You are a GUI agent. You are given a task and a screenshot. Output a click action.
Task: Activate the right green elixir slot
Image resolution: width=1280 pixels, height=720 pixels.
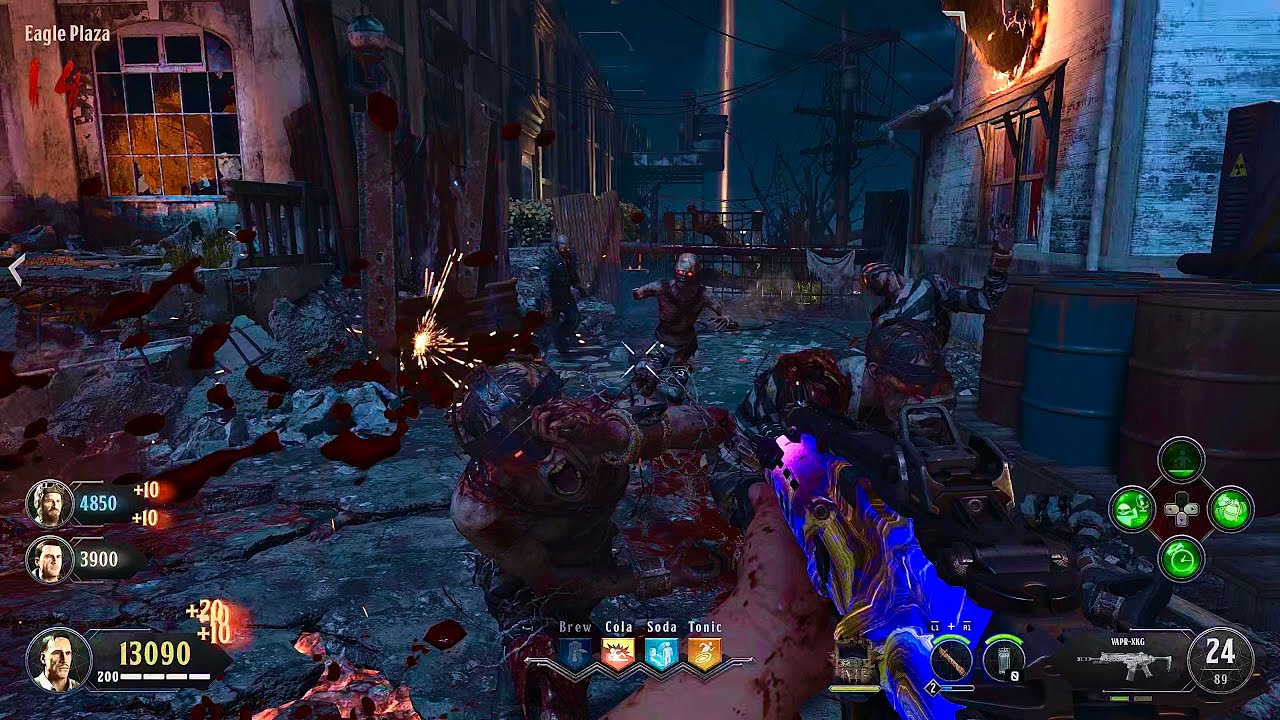pyautogui.click(x=1230, y=511)
